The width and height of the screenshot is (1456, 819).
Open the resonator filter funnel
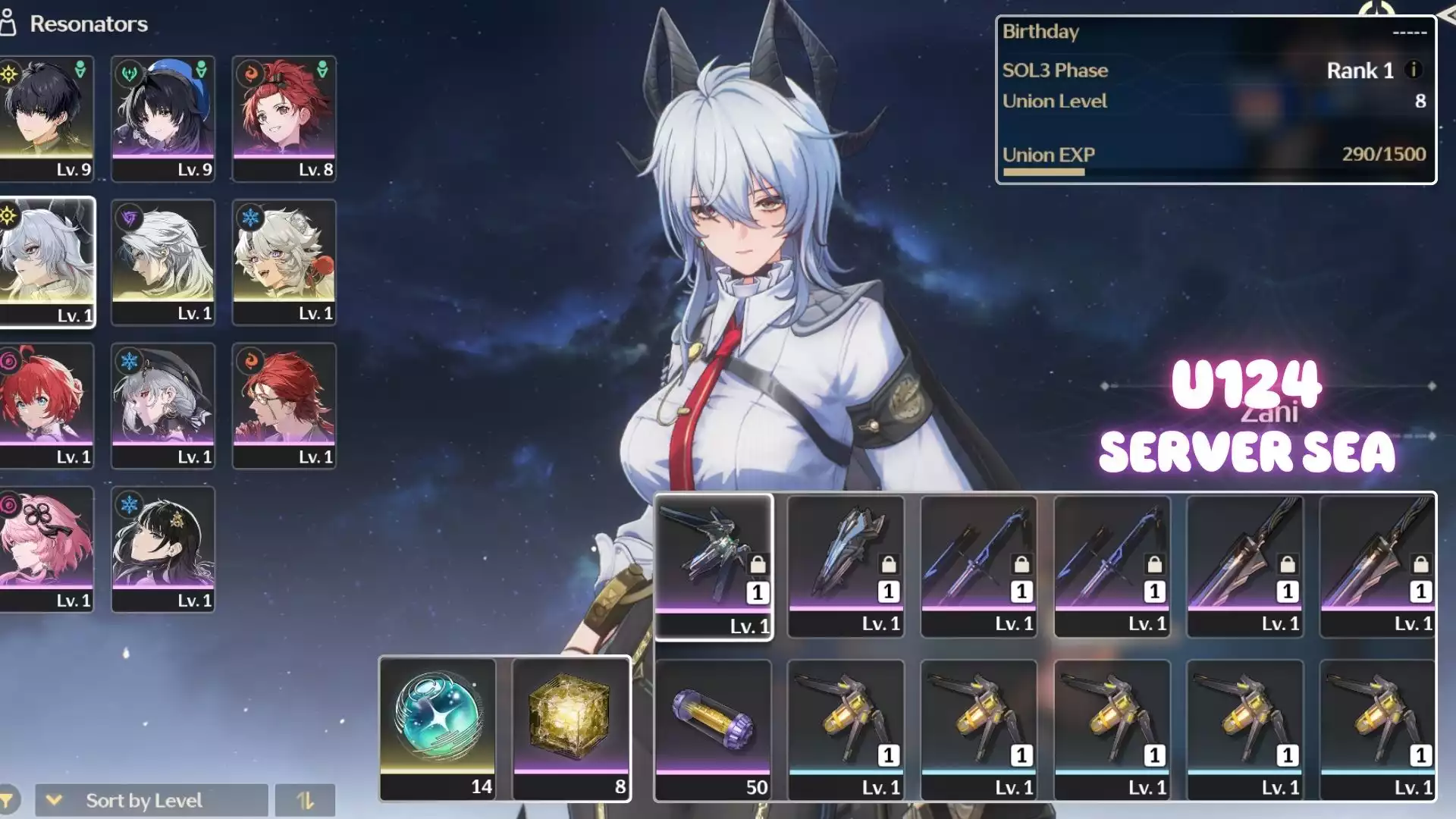(8, 800)
